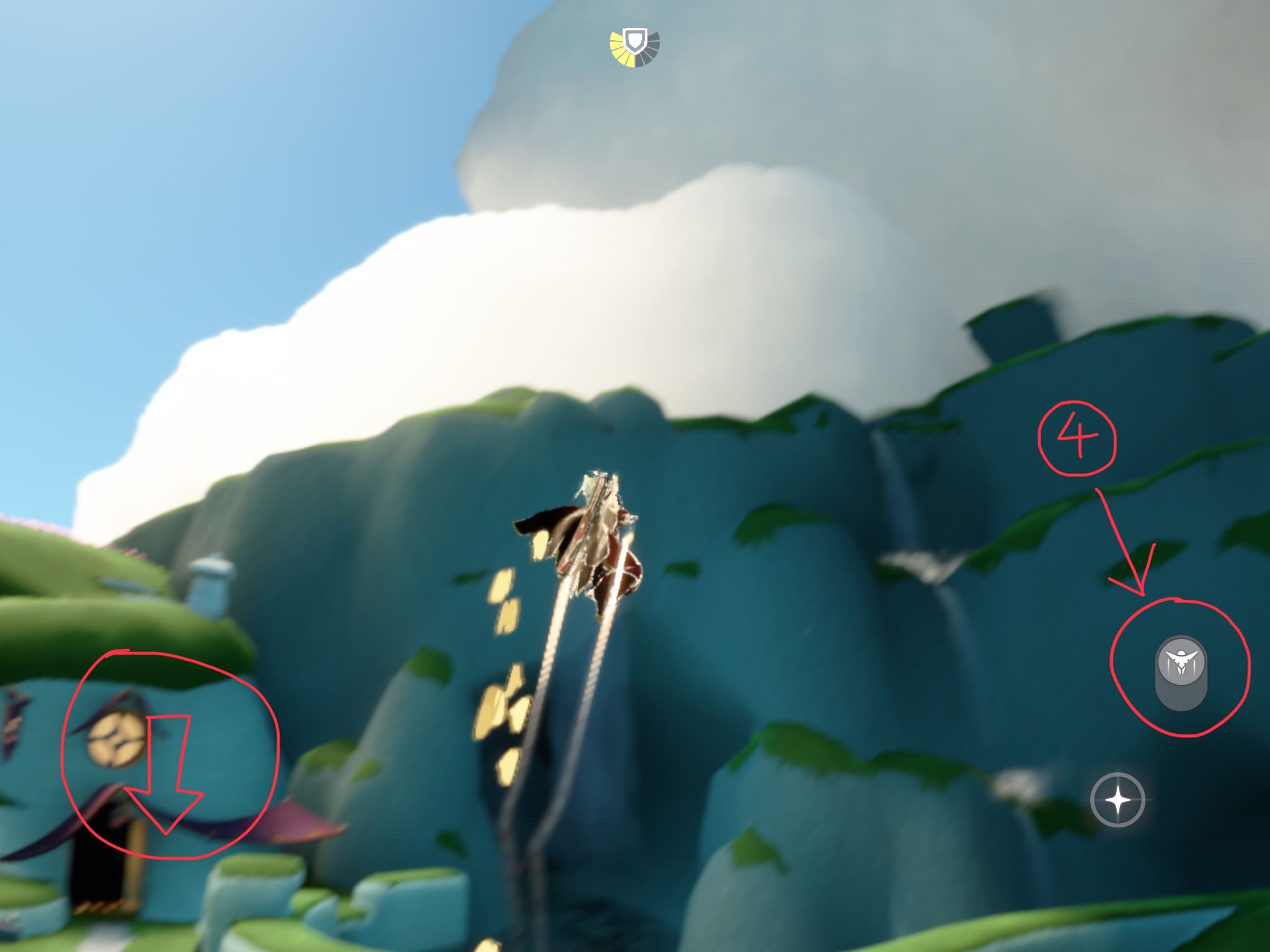Tap the four-point star call button
The width and height of the screenshot is (1270, 952).
pyautogui.click(x=1117, y=800)
